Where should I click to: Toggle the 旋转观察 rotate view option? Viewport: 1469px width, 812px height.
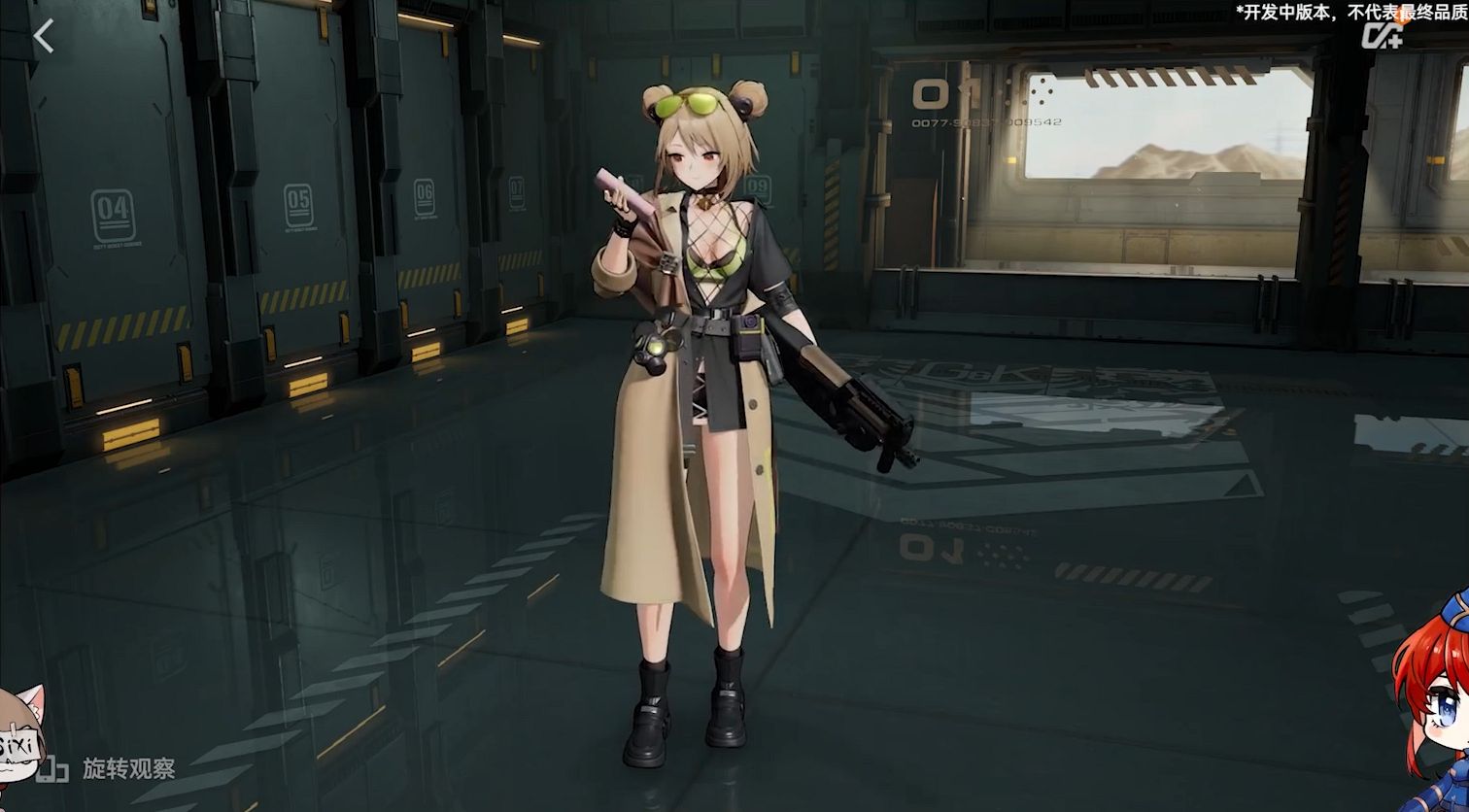click(x=107, y=769)
